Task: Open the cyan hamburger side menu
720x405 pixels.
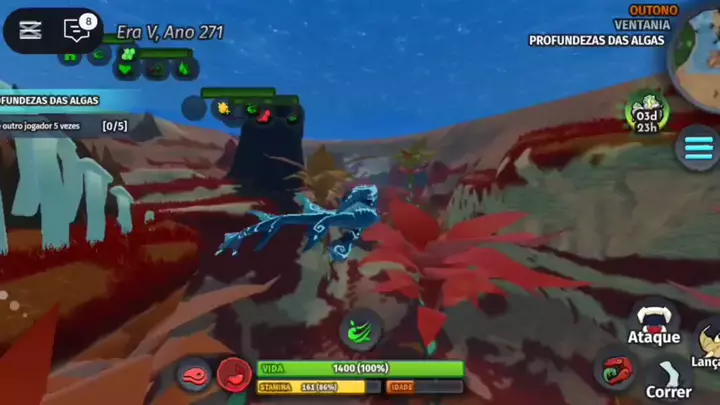Action: (697, 148)
